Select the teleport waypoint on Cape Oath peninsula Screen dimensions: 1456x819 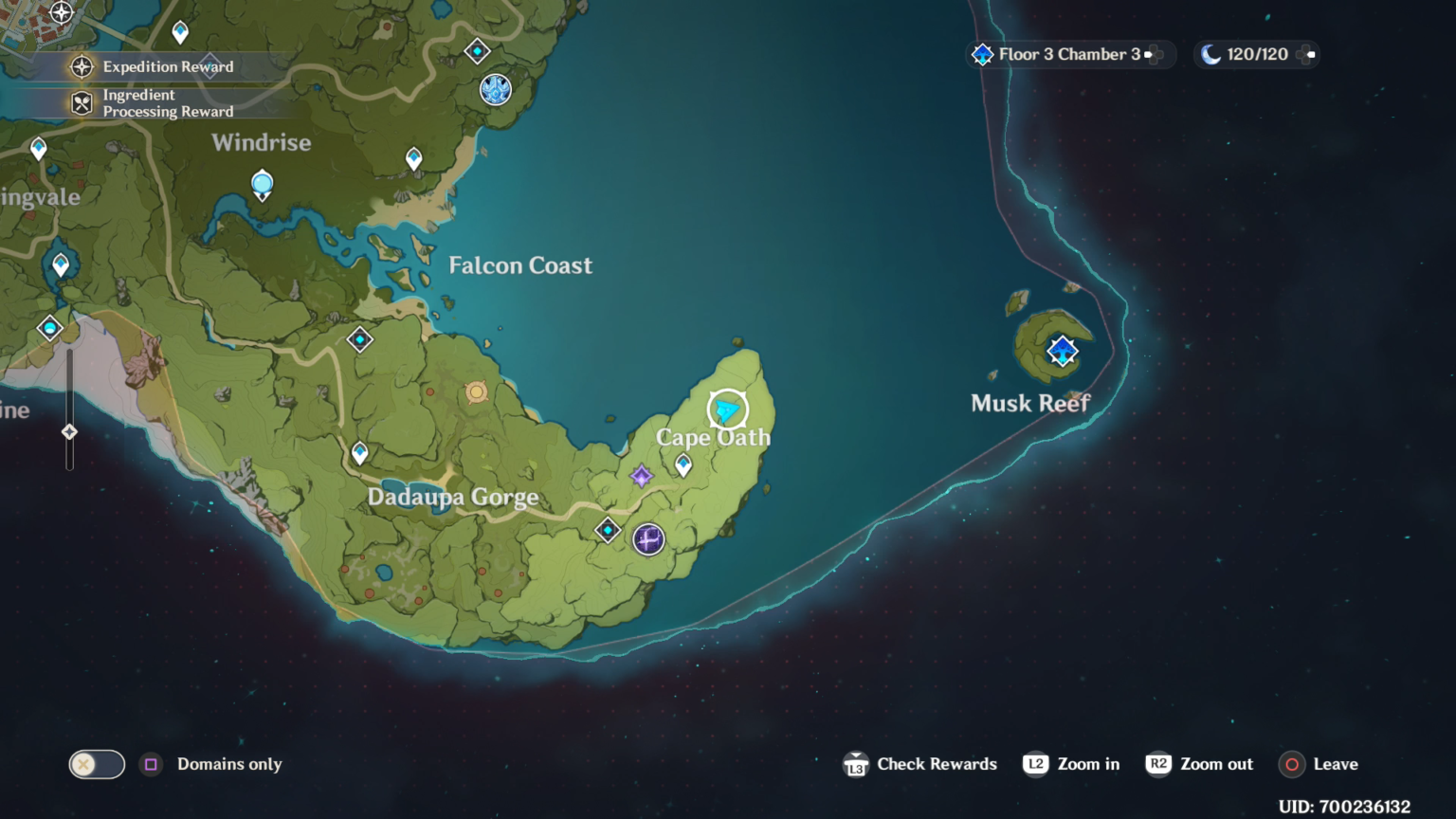coord(682,465)
